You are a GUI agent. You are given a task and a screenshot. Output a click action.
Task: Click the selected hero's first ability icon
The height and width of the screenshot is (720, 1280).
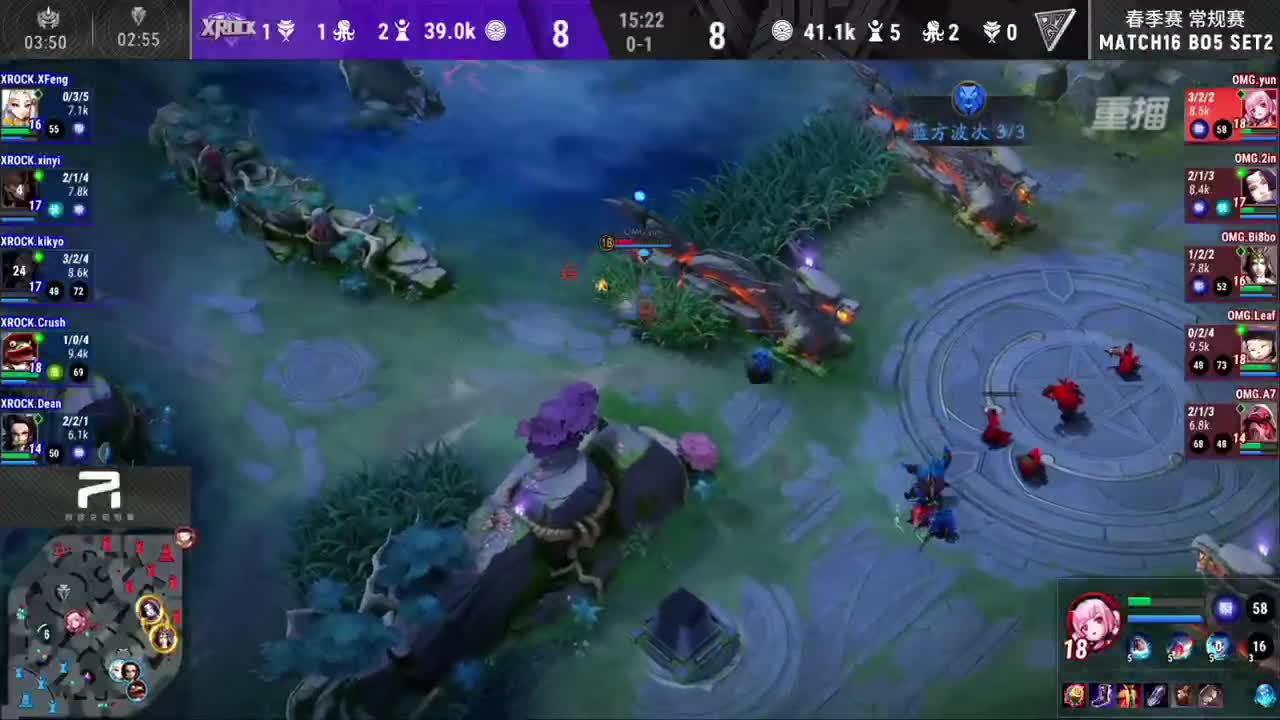(1136, 647)
